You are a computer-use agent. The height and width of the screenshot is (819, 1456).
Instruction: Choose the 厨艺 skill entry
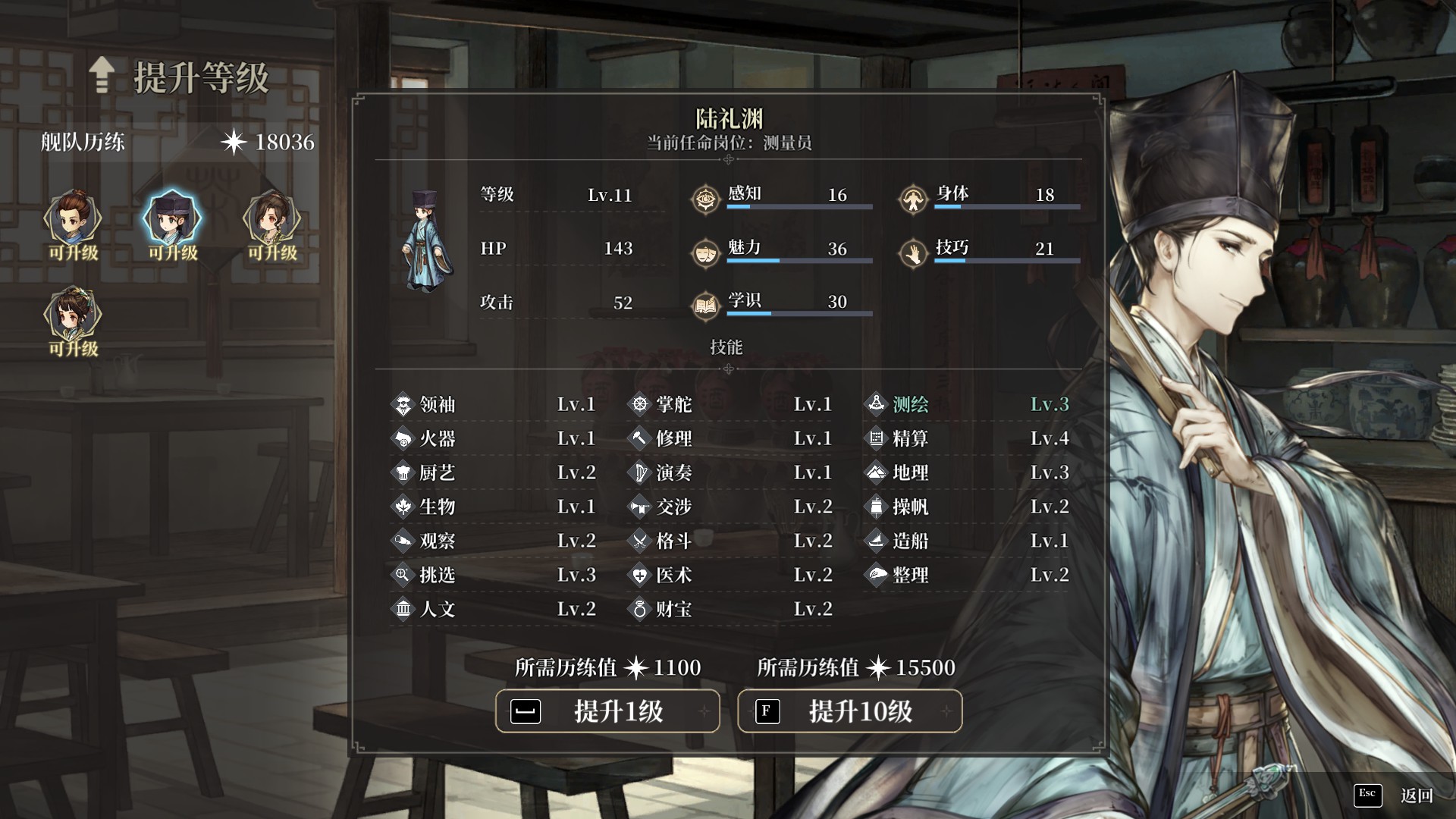pos(494,472)
